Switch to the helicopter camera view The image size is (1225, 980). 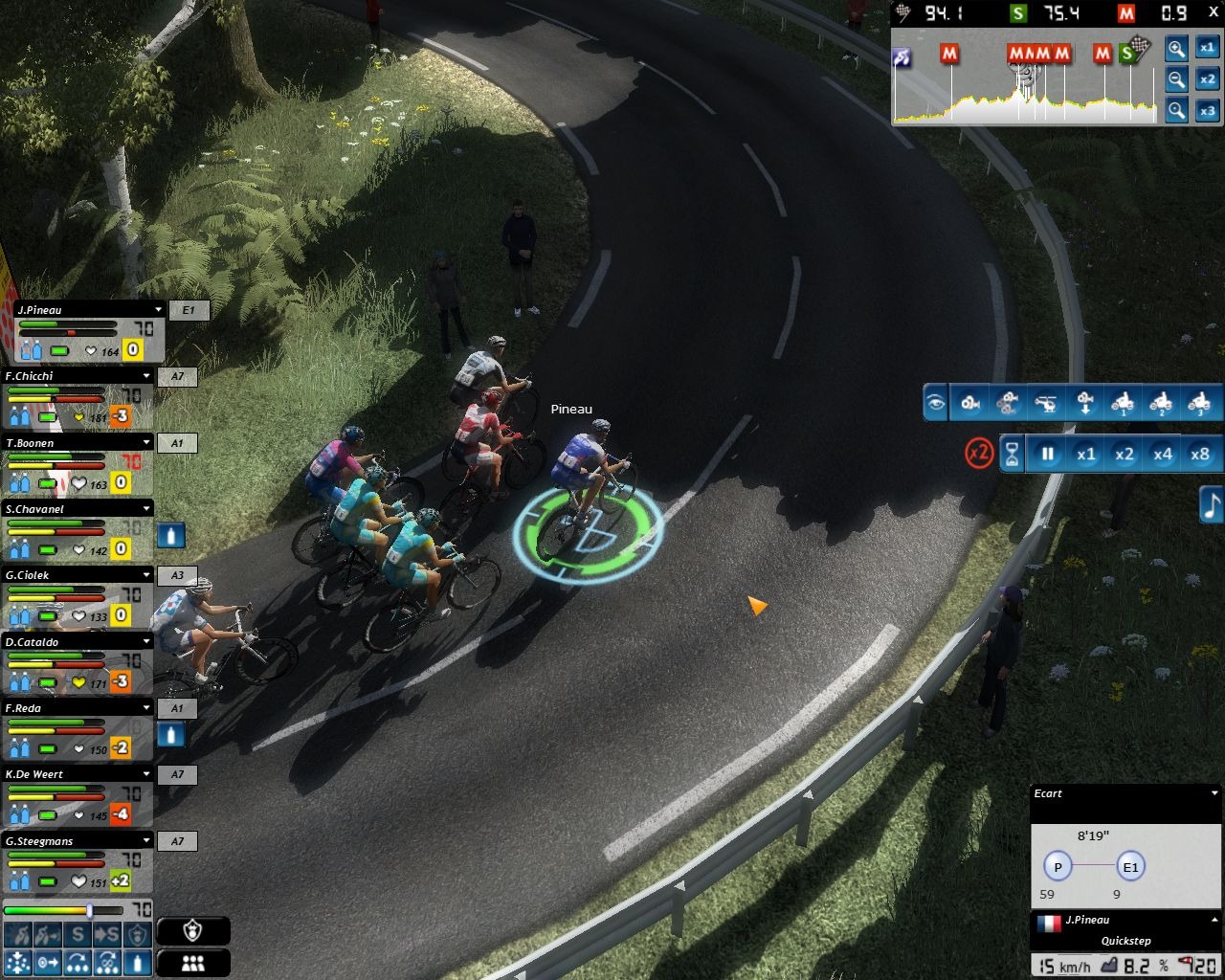point(1046,403)
